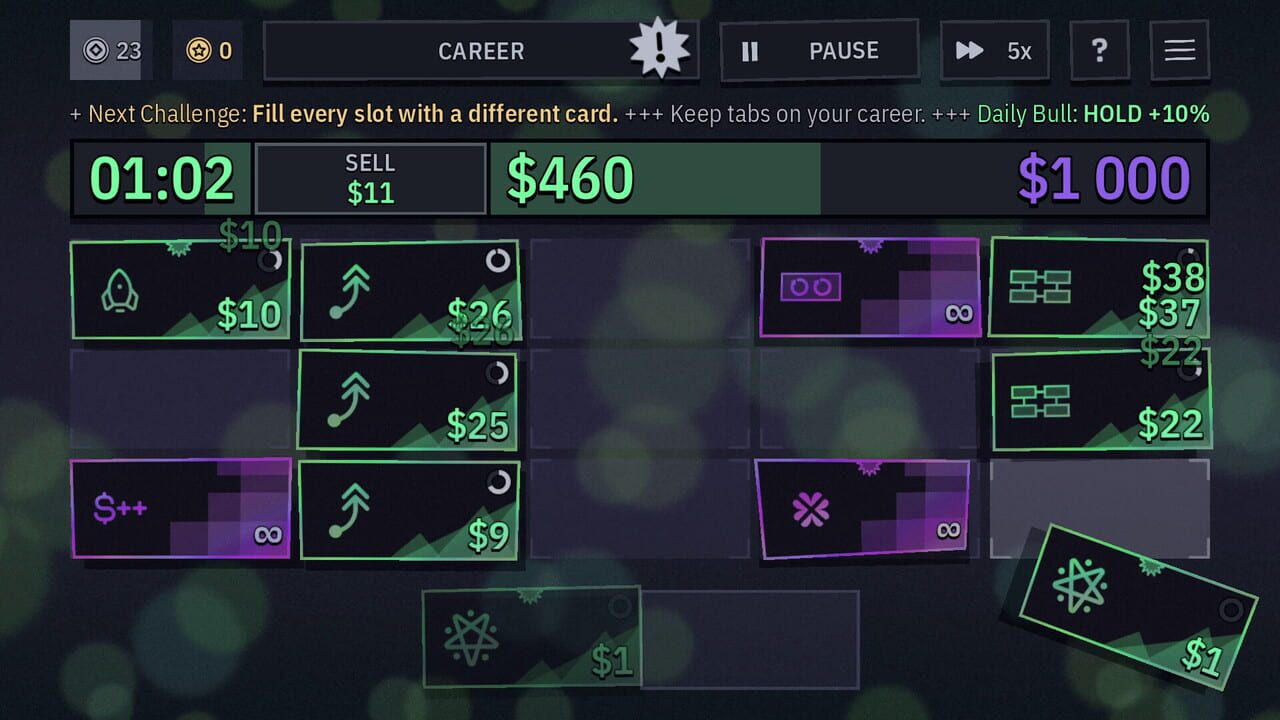The width and height of the screenshot is (1280, 720).
Task: Open the hamburger menu
Action: tap(1179, 50)
